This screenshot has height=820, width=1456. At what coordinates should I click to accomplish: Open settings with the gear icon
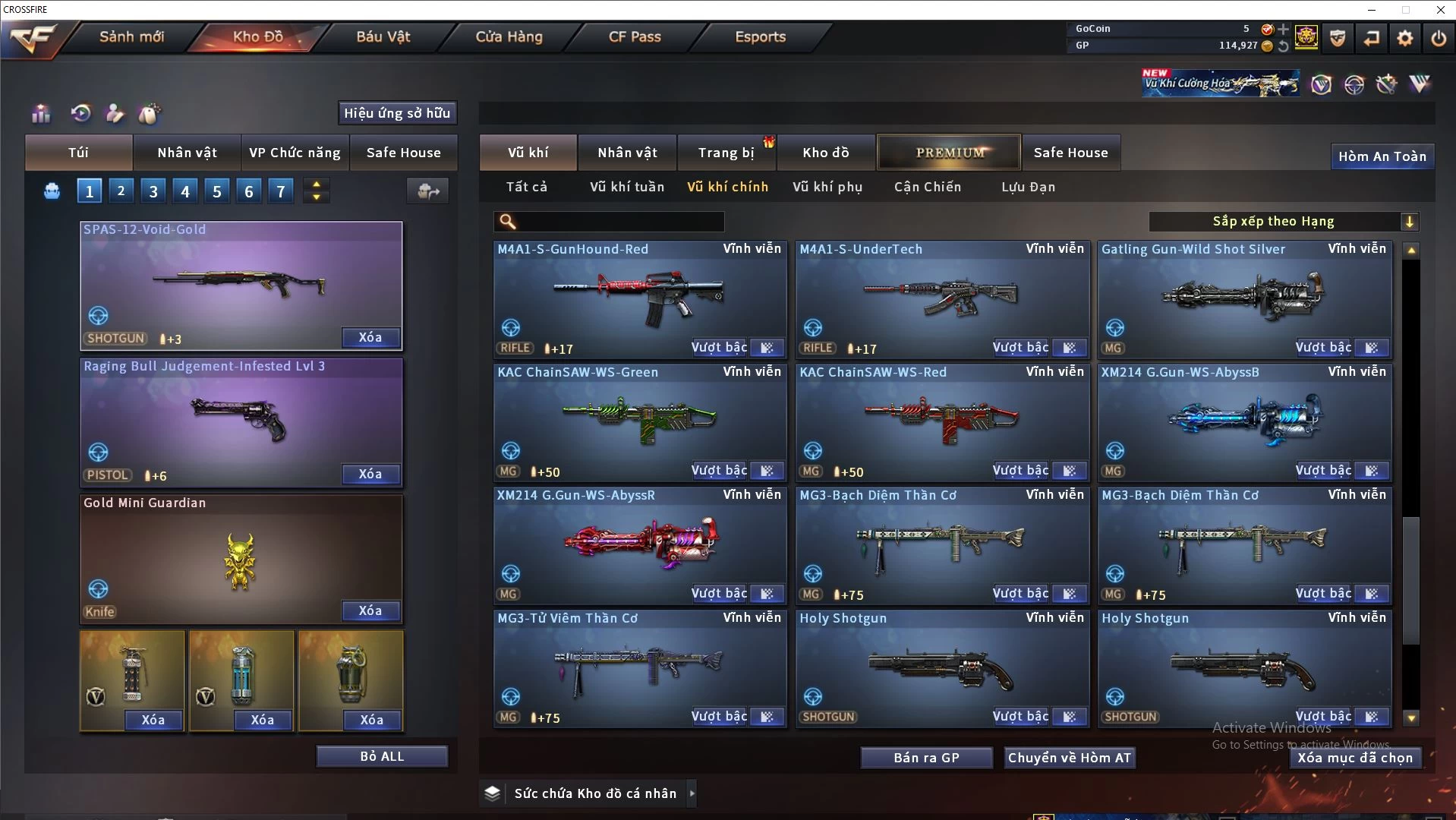coord(1404,38)
